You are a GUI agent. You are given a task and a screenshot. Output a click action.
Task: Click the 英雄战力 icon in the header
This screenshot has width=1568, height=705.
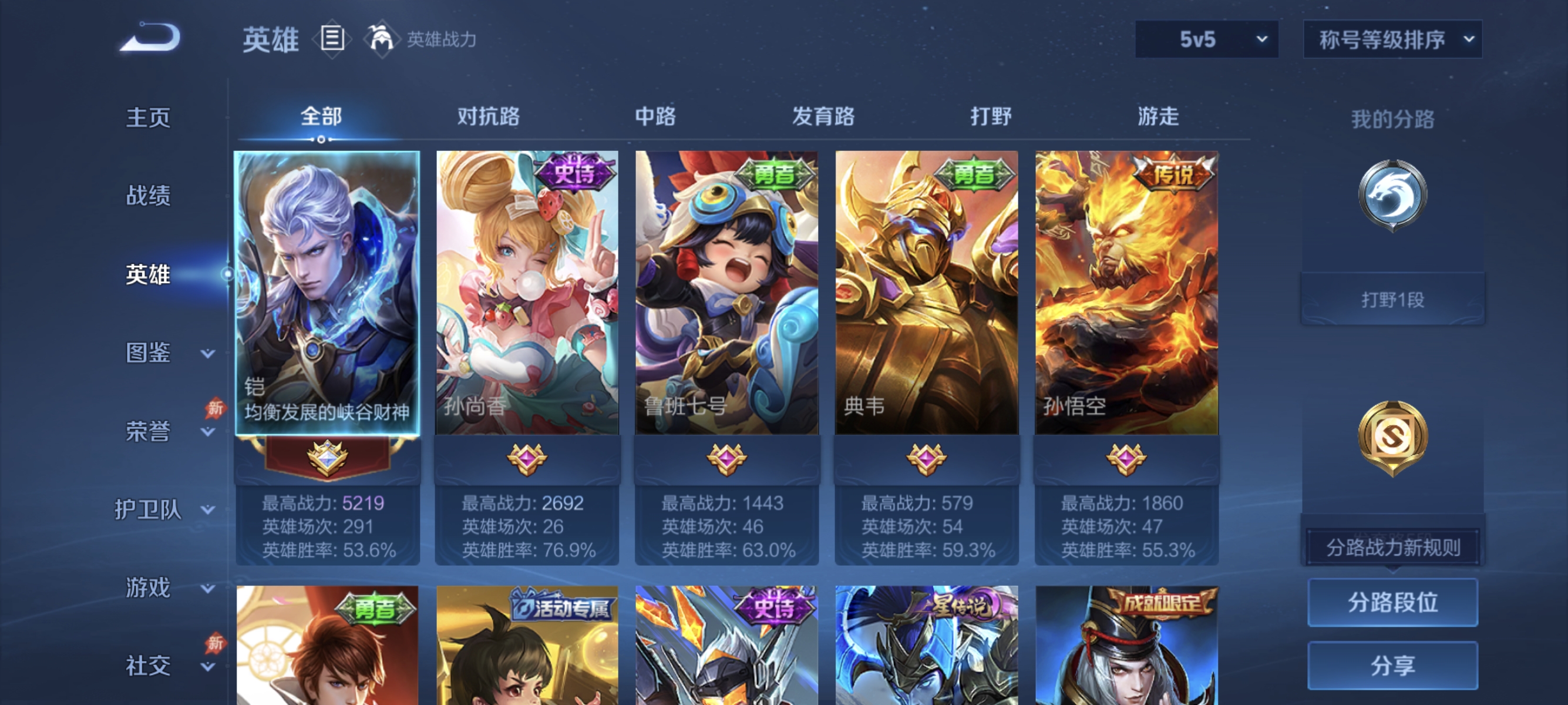point(383,39)
